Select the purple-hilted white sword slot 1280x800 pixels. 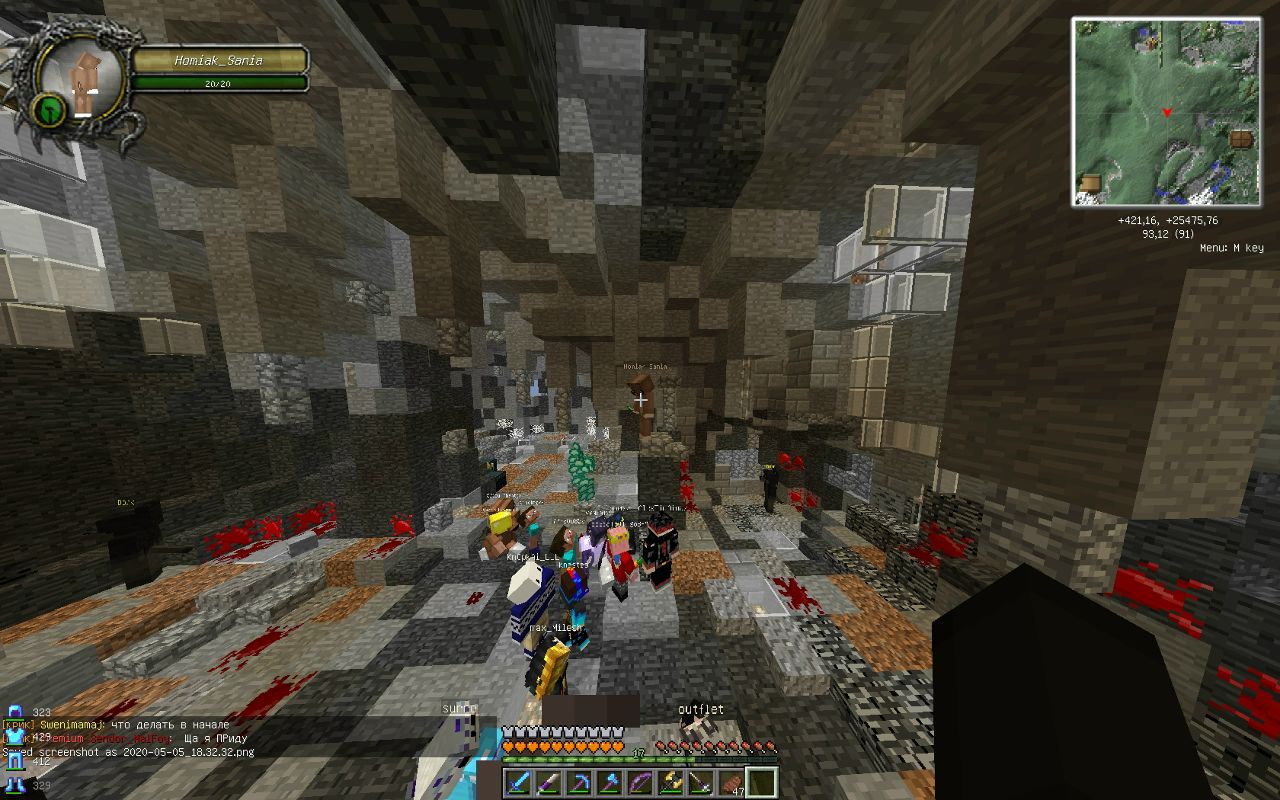(548, 782)
